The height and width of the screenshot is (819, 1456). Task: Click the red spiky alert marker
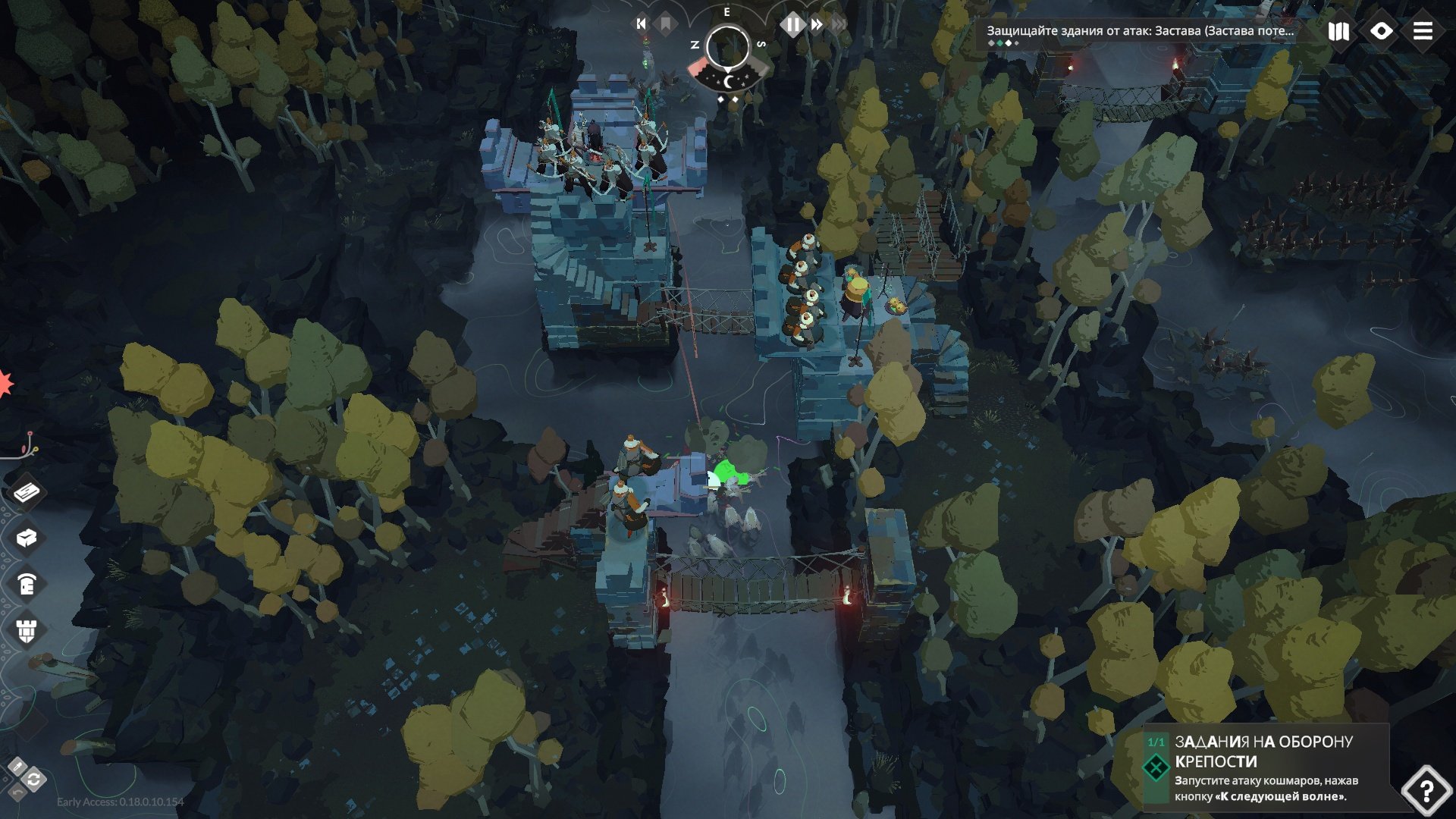pos(5,384)
